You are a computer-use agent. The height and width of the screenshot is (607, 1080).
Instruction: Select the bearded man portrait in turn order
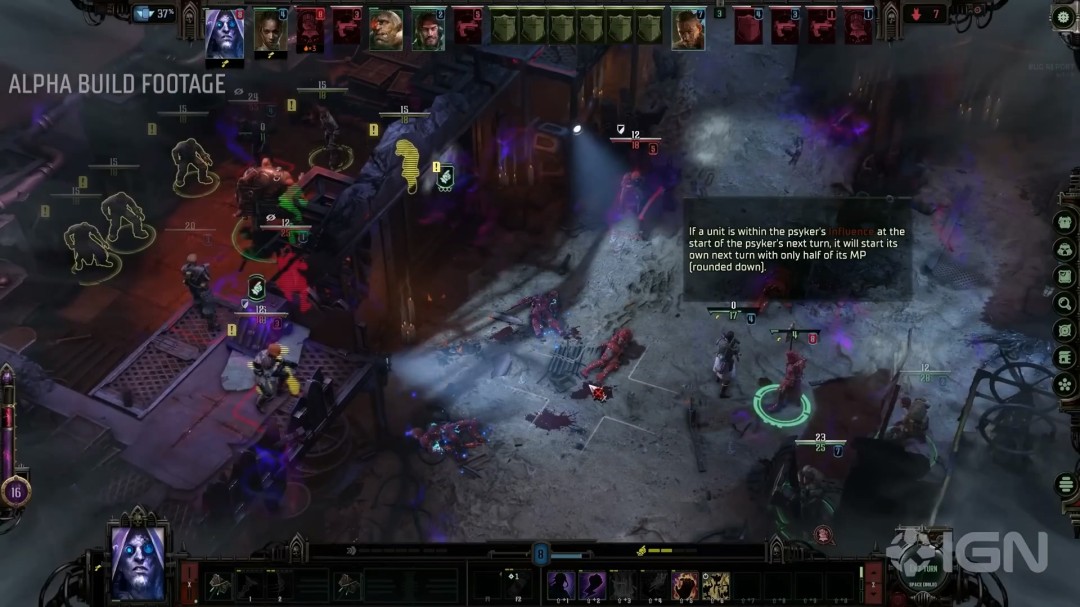428,29
